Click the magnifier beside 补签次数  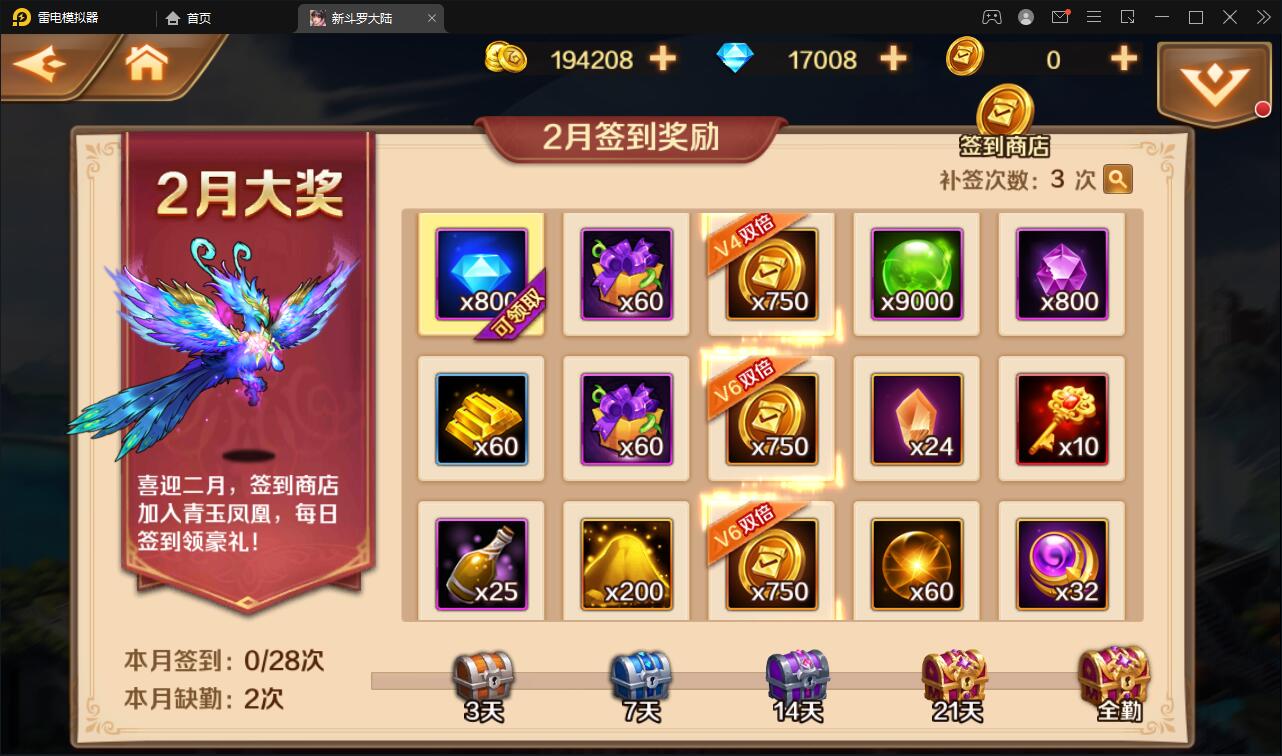point(1117,179)
